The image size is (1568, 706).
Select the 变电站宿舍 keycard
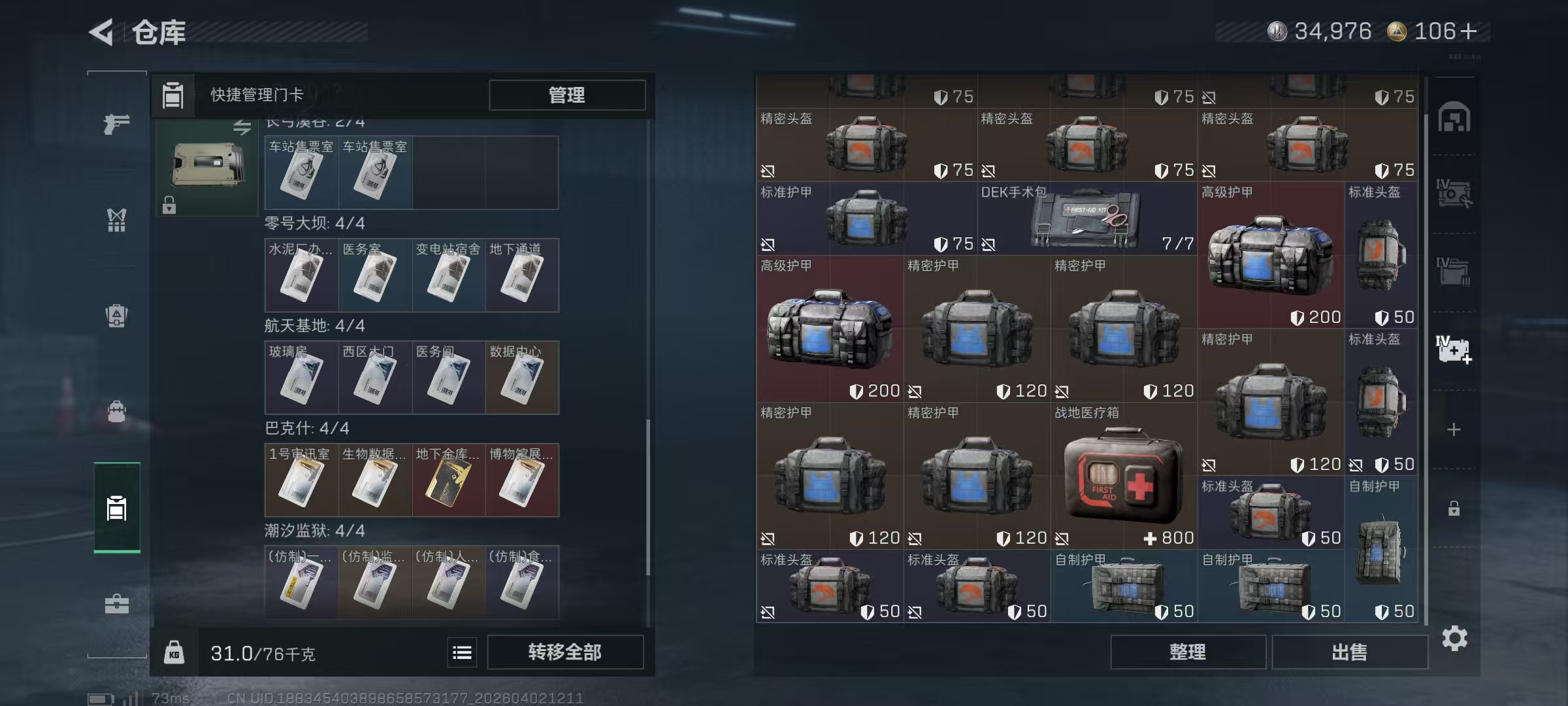448,275
